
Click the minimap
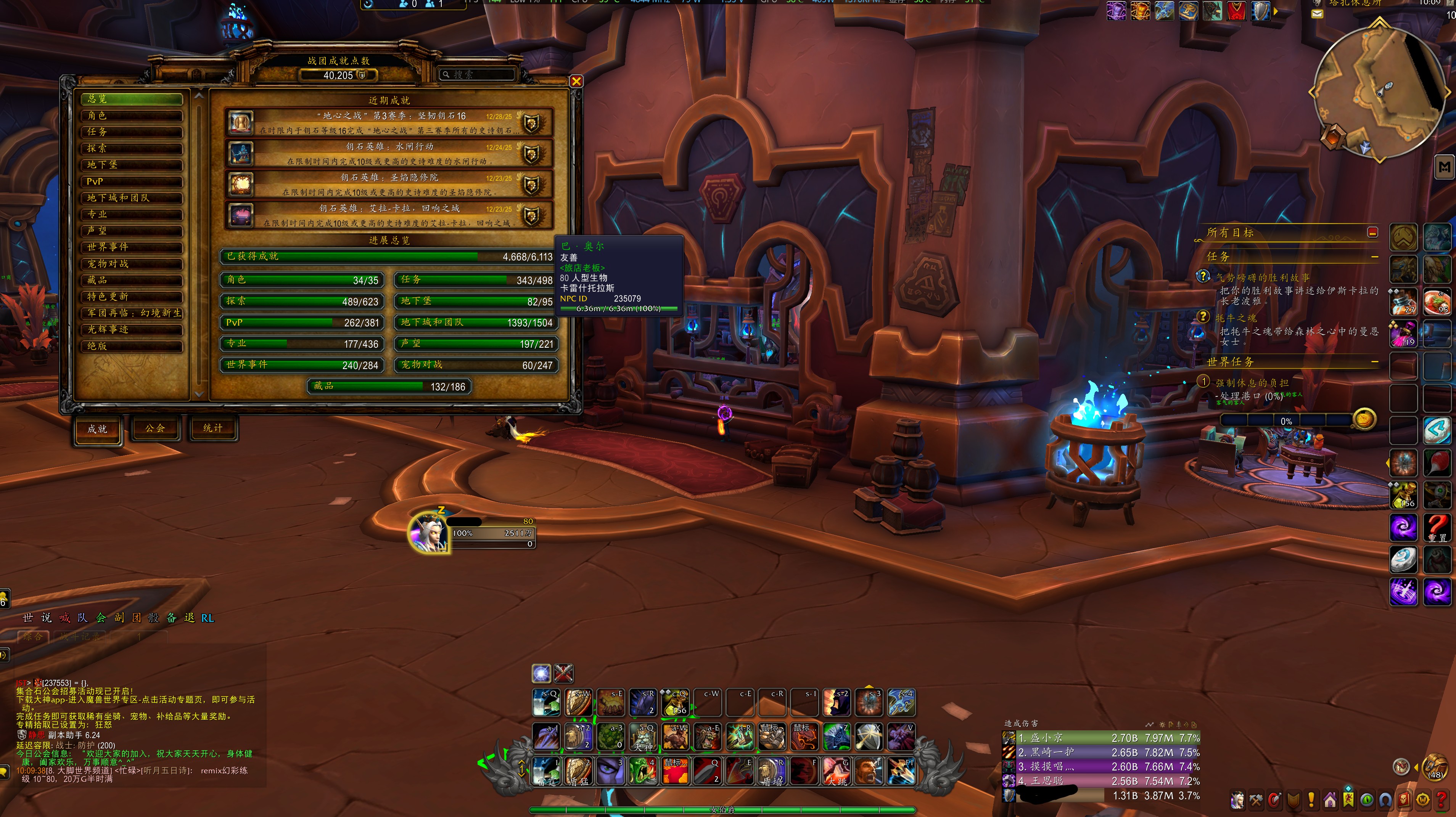(x=1379, y=90)
